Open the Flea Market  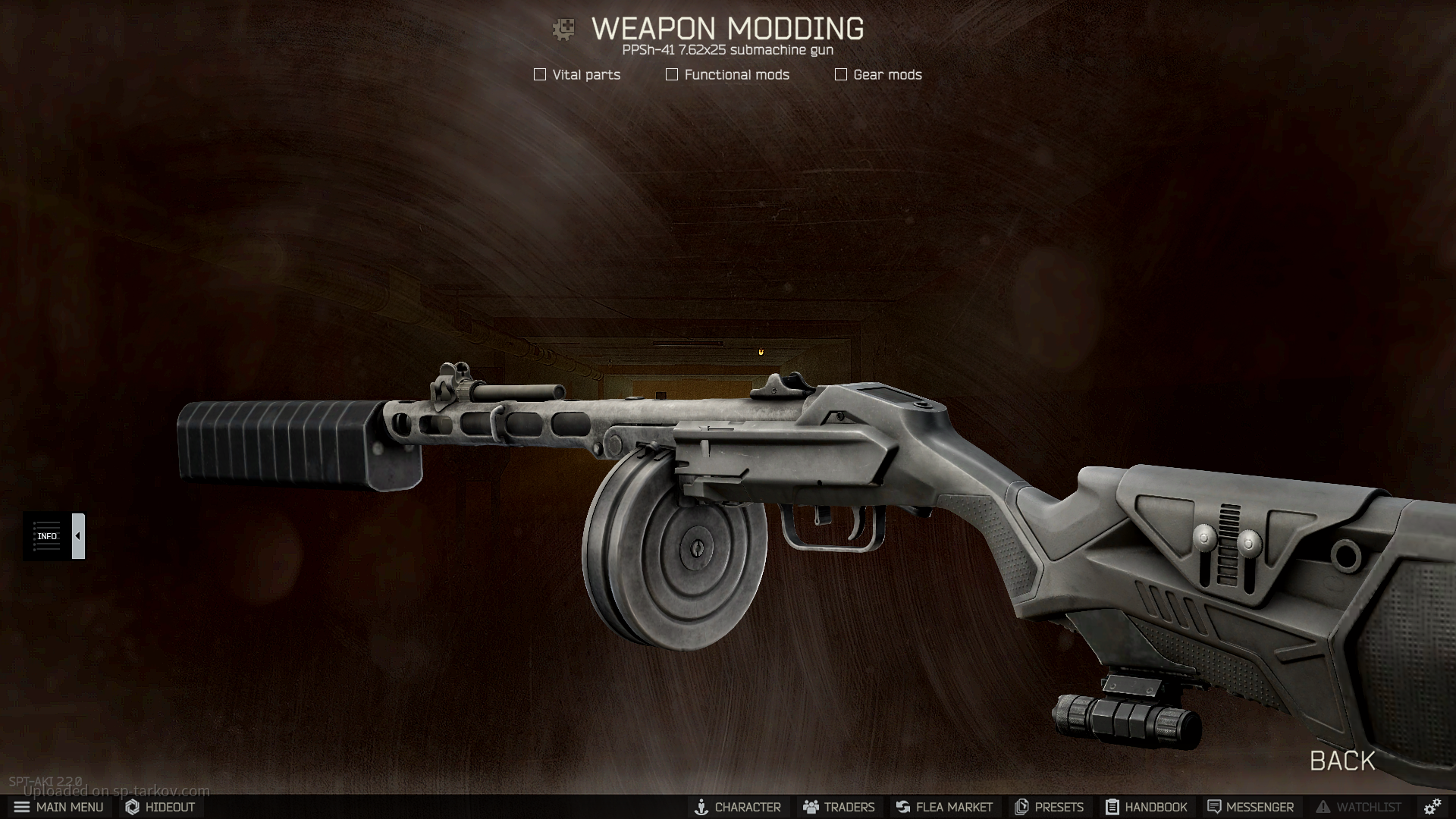pyautogui.click(x=944, y=807)
